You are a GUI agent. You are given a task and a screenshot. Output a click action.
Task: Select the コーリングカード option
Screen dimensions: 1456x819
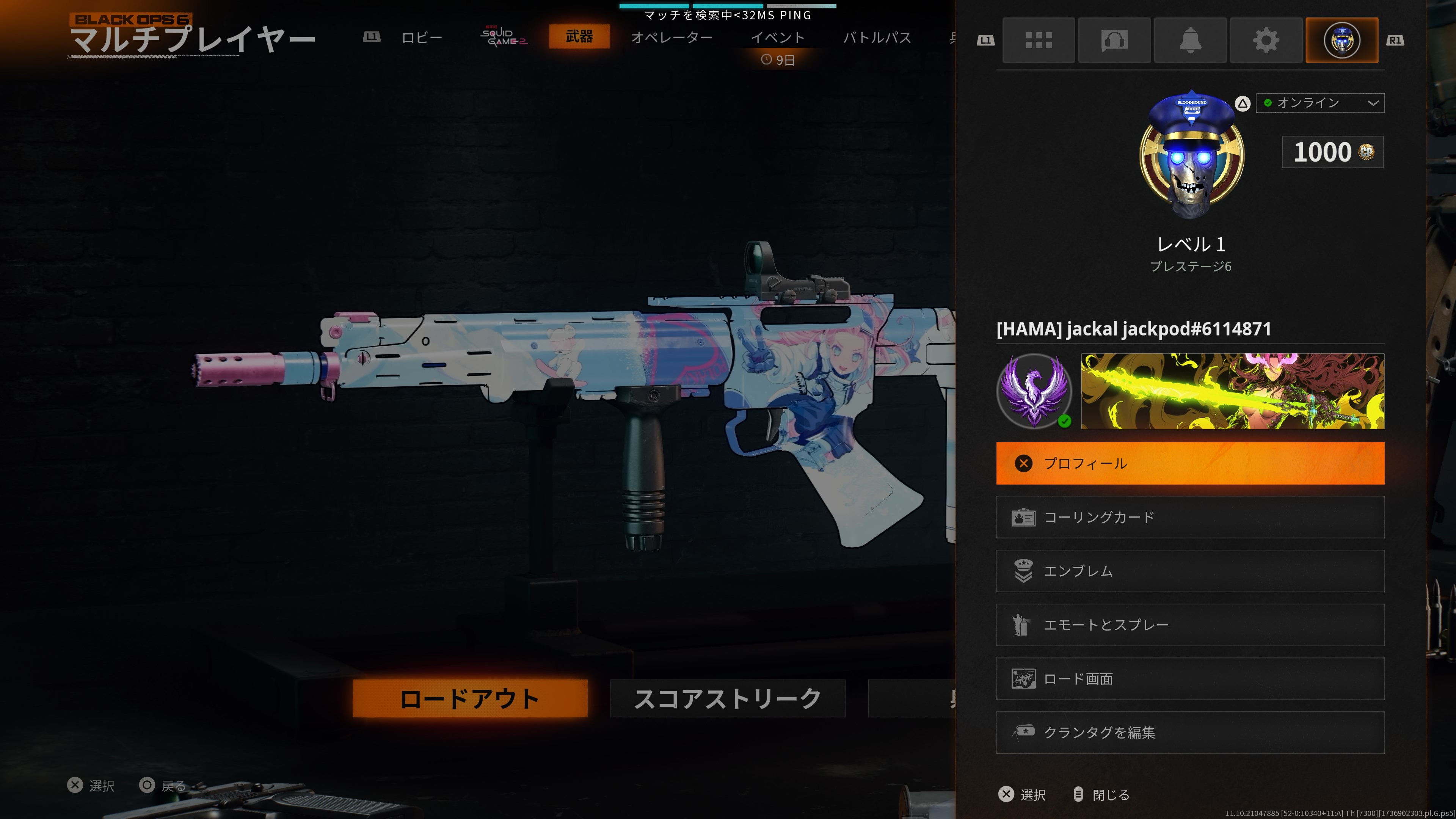click(x=1190, y=516)
